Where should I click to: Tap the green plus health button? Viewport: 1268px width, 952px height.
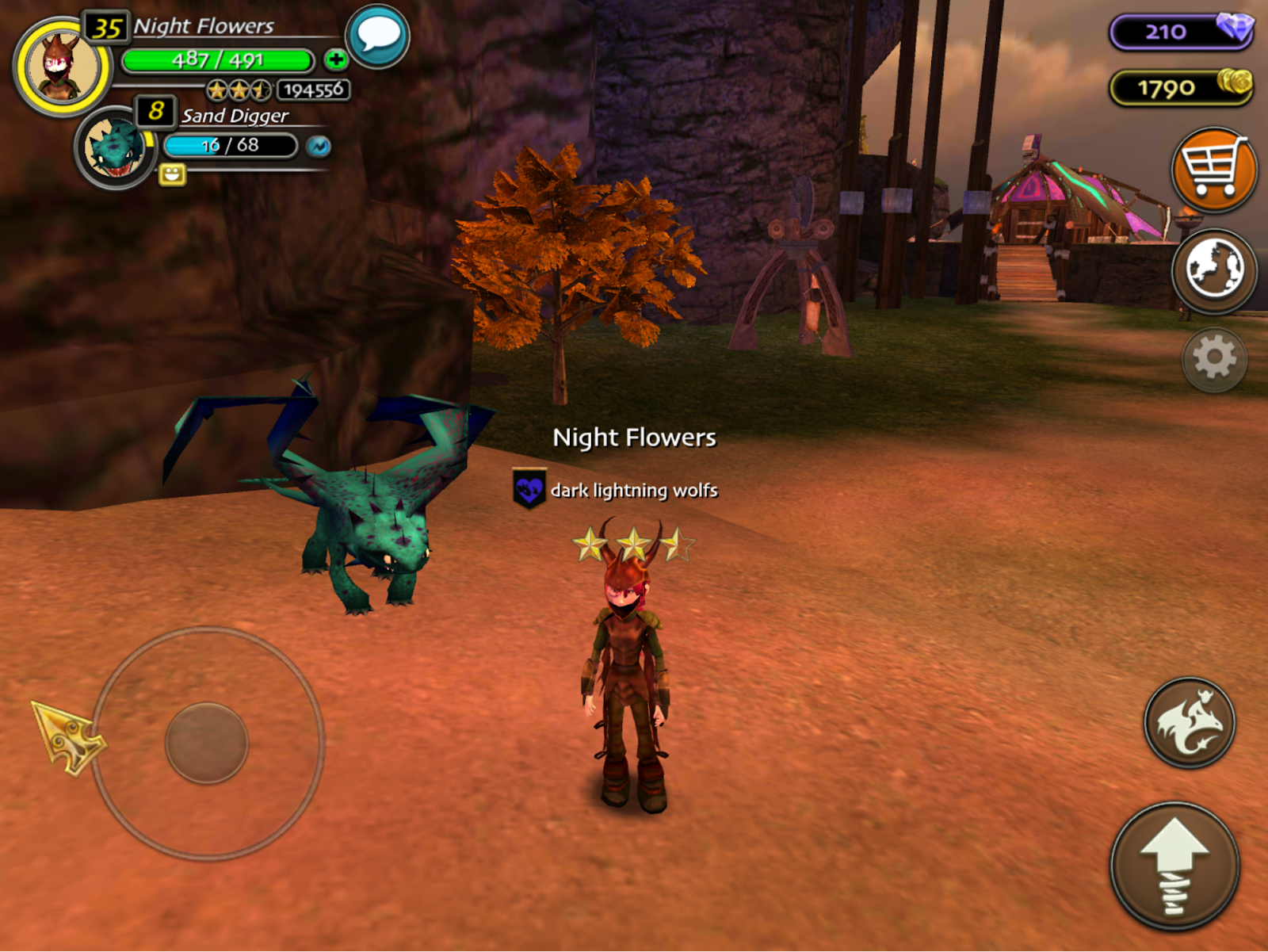click(x=336, y=59)
